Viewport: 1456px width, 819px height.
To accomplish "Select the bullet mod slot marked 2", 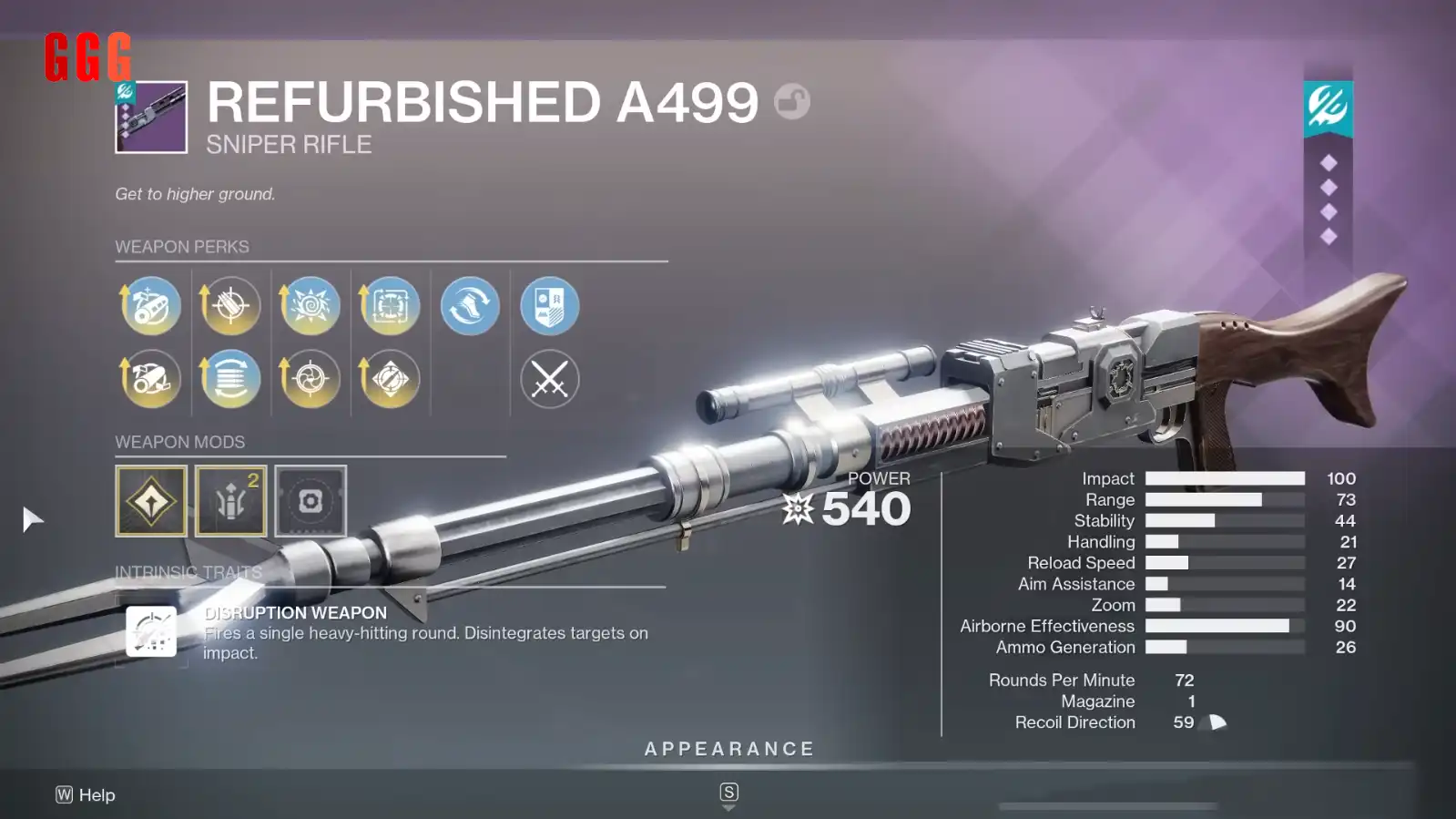I will click(x=230, y=501).
